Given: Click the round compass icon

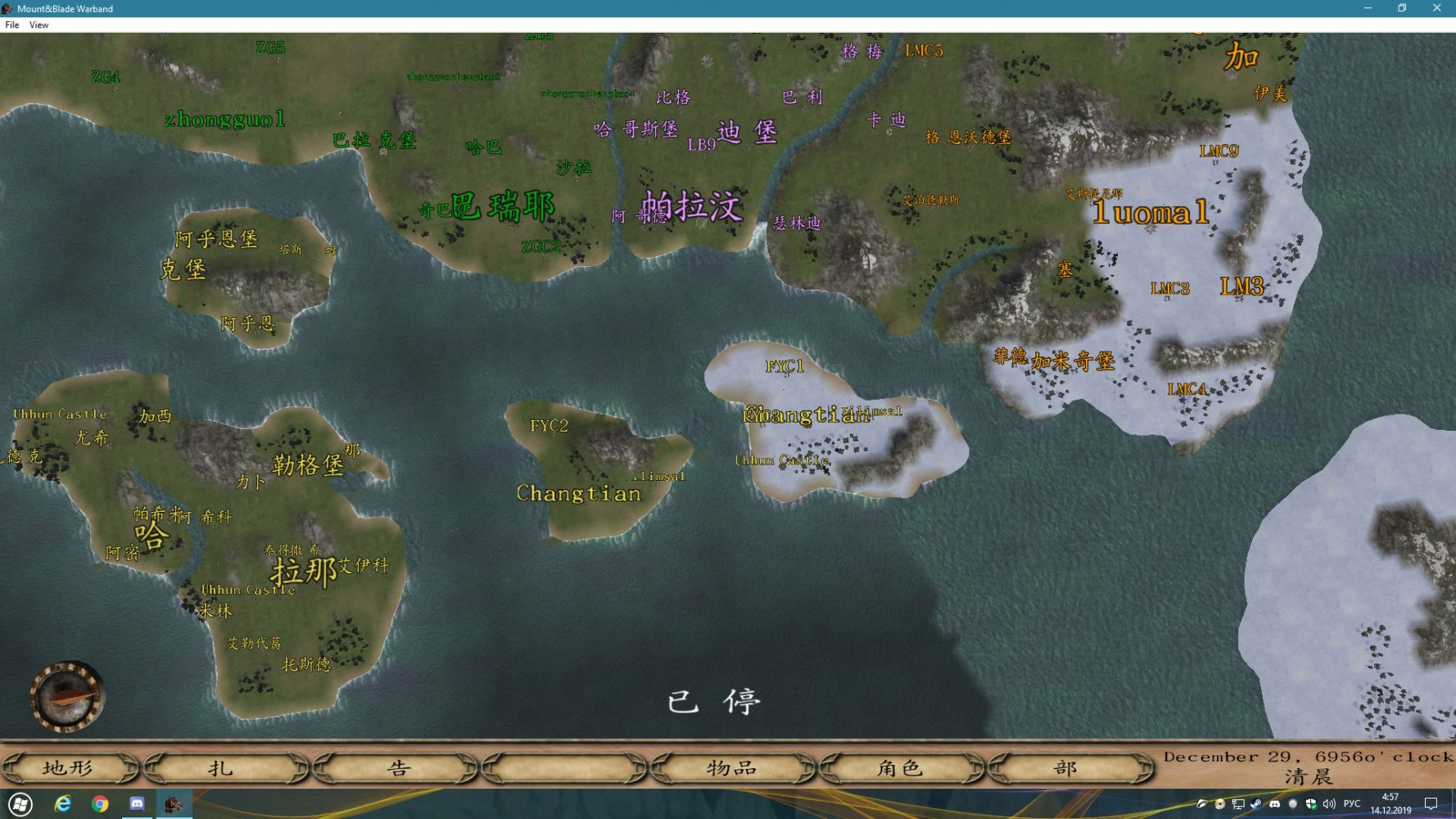Looking at the screenshot, I should pos(68,696).
